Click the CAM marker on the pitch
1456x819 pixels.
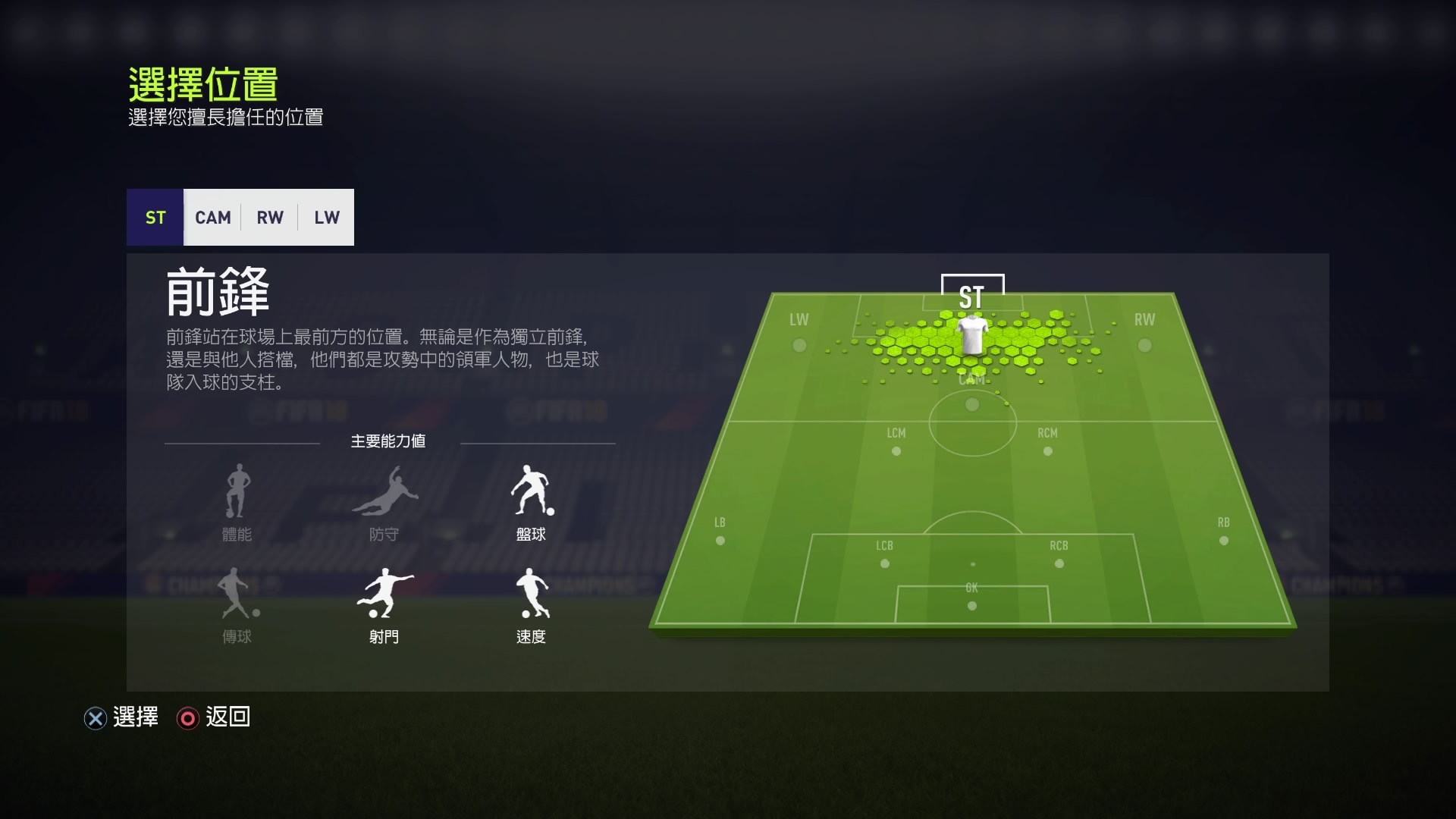tap(972, 404)
